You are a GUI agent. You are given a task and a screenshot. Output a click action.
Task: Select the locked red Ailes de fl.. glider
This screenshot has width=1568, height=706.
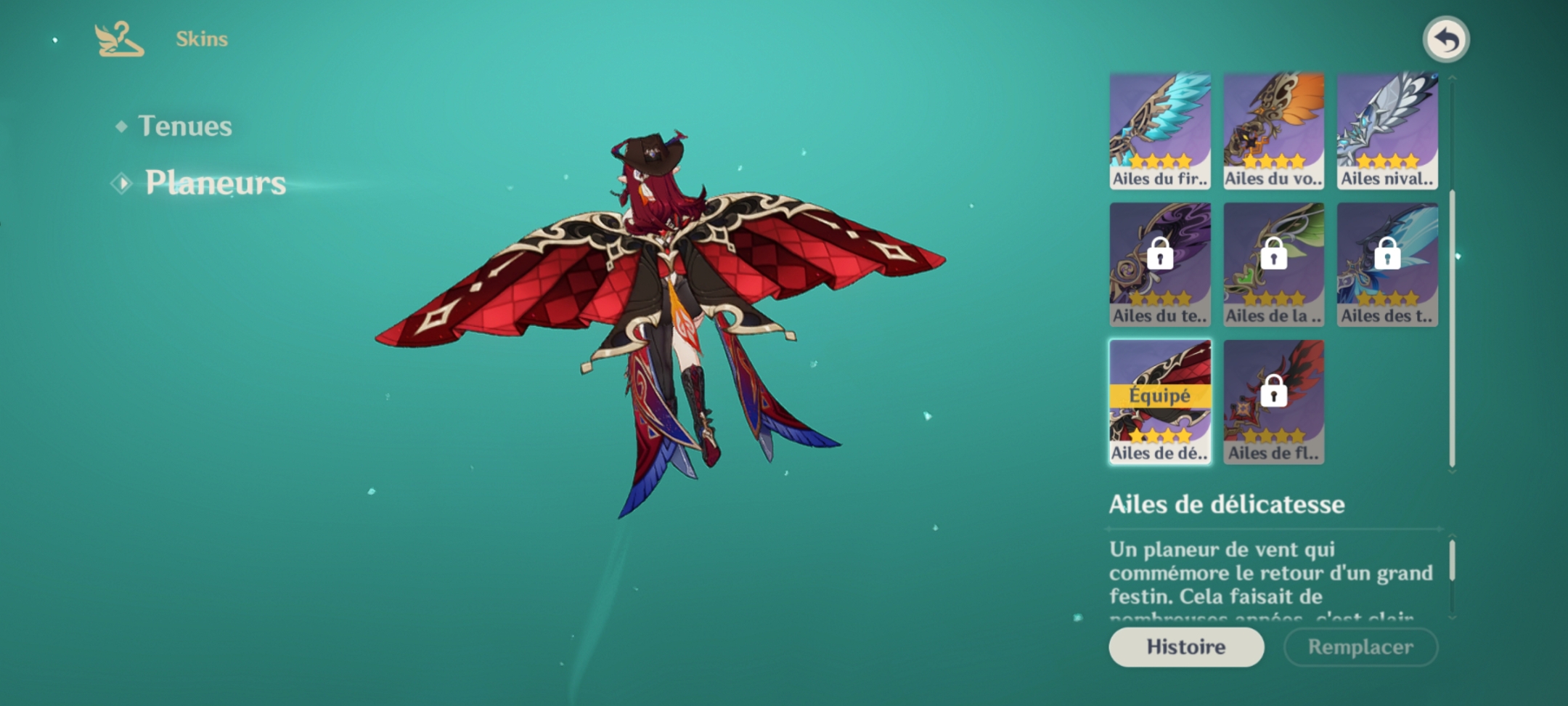tap(1273, 402)
